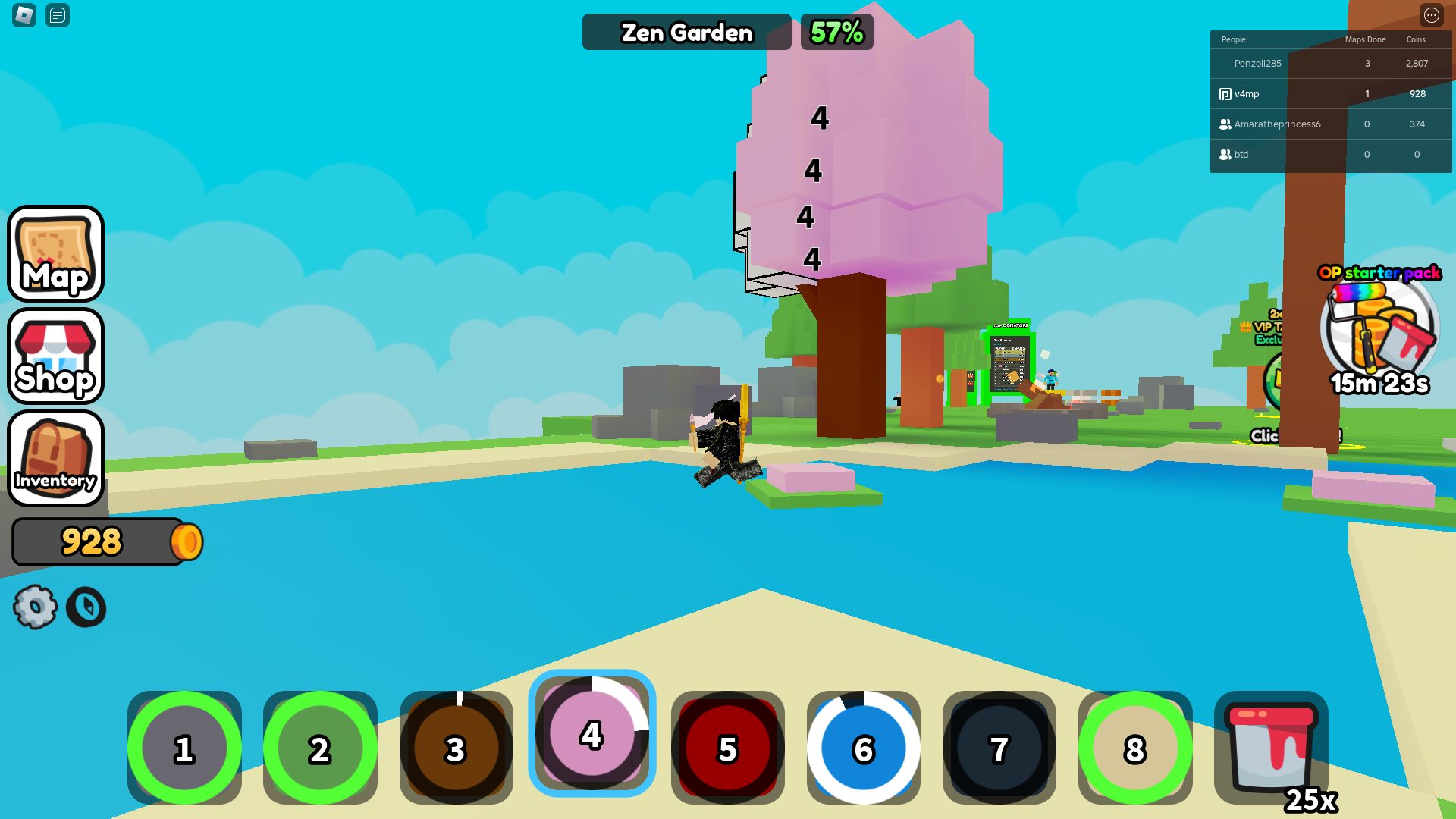Choose green color number 2
This screenshot has height=819, width=1456.
pos(320,748)
